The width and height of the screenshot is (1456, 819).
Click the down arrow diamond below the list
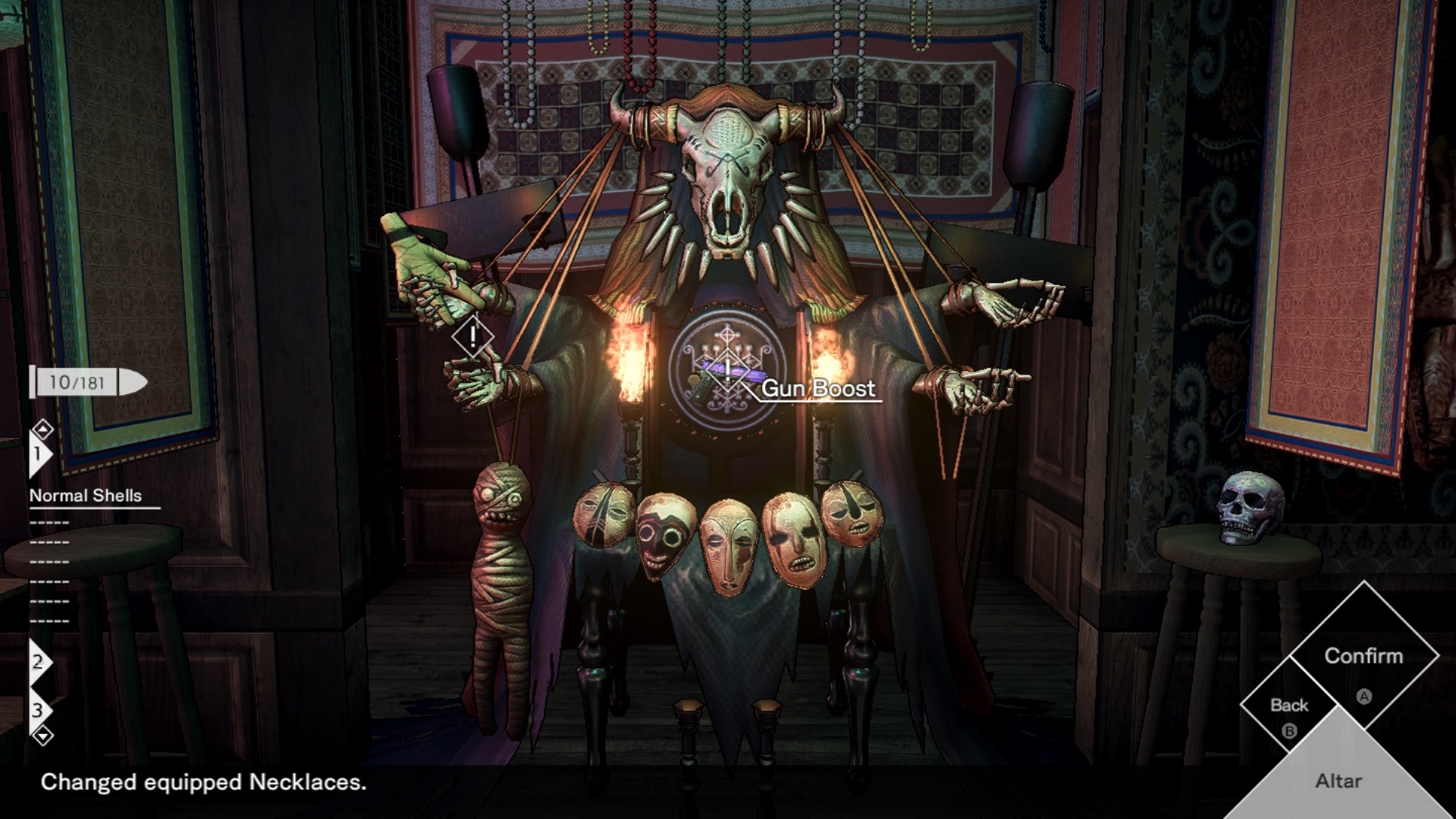click(x=43, y=735)
